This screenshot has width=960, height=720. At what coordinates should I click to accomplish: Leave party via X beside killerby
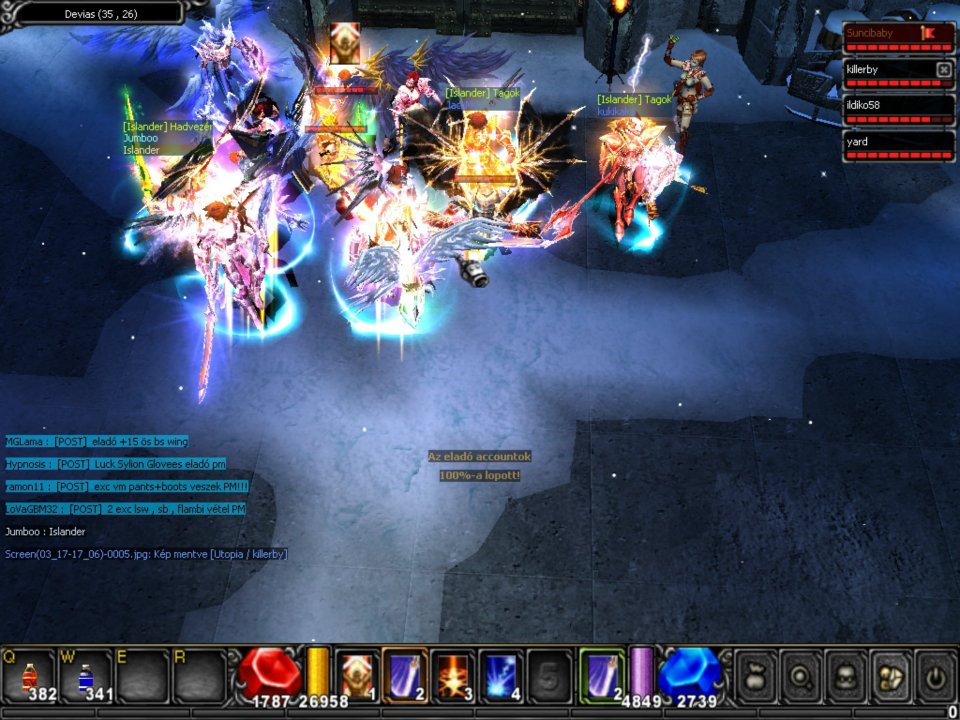[x=943, y=69]
